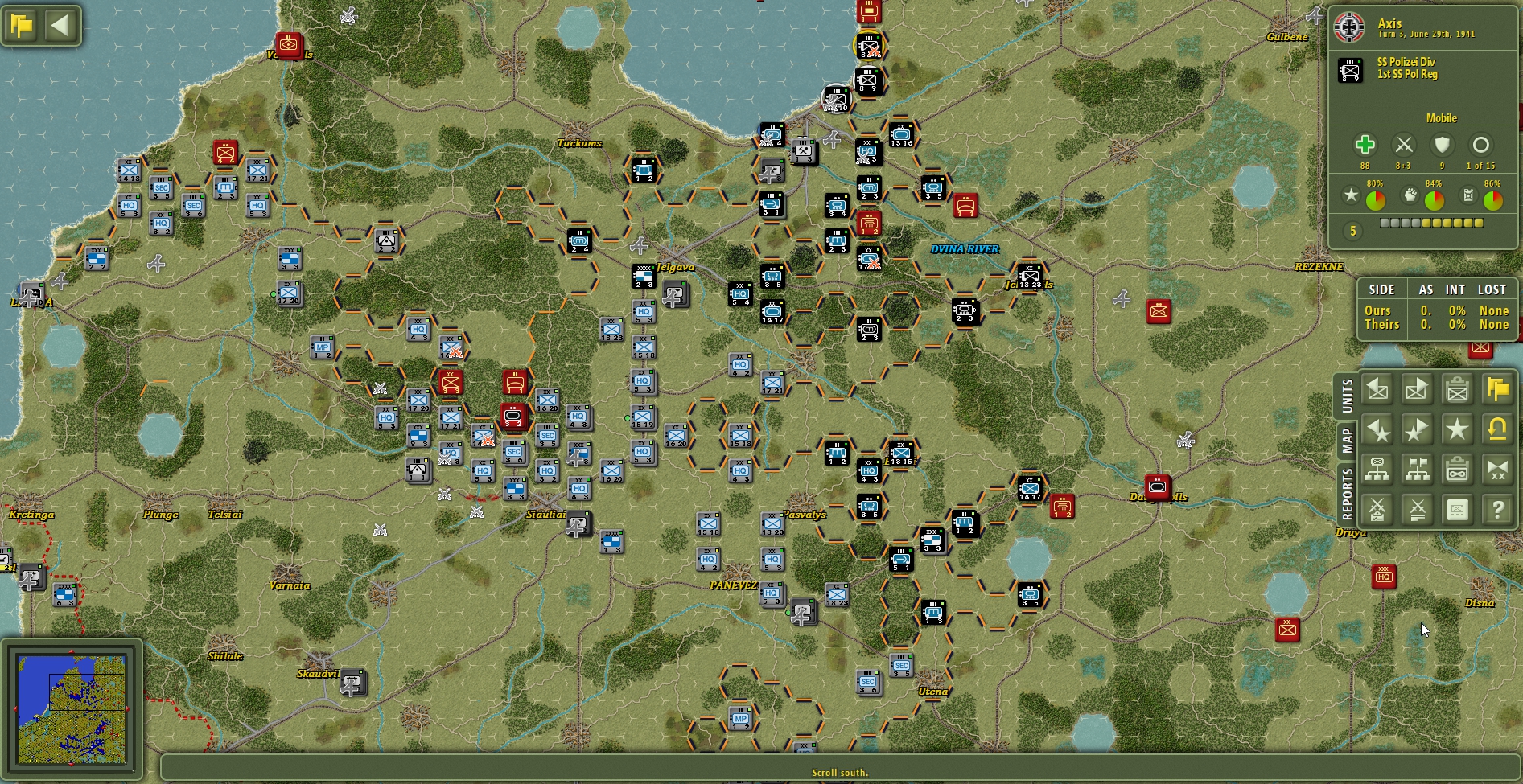Open the unit list clipboard icon
Viewport: 1523px width, 784px height.
pyautogui.click(x=1457, y=389)
